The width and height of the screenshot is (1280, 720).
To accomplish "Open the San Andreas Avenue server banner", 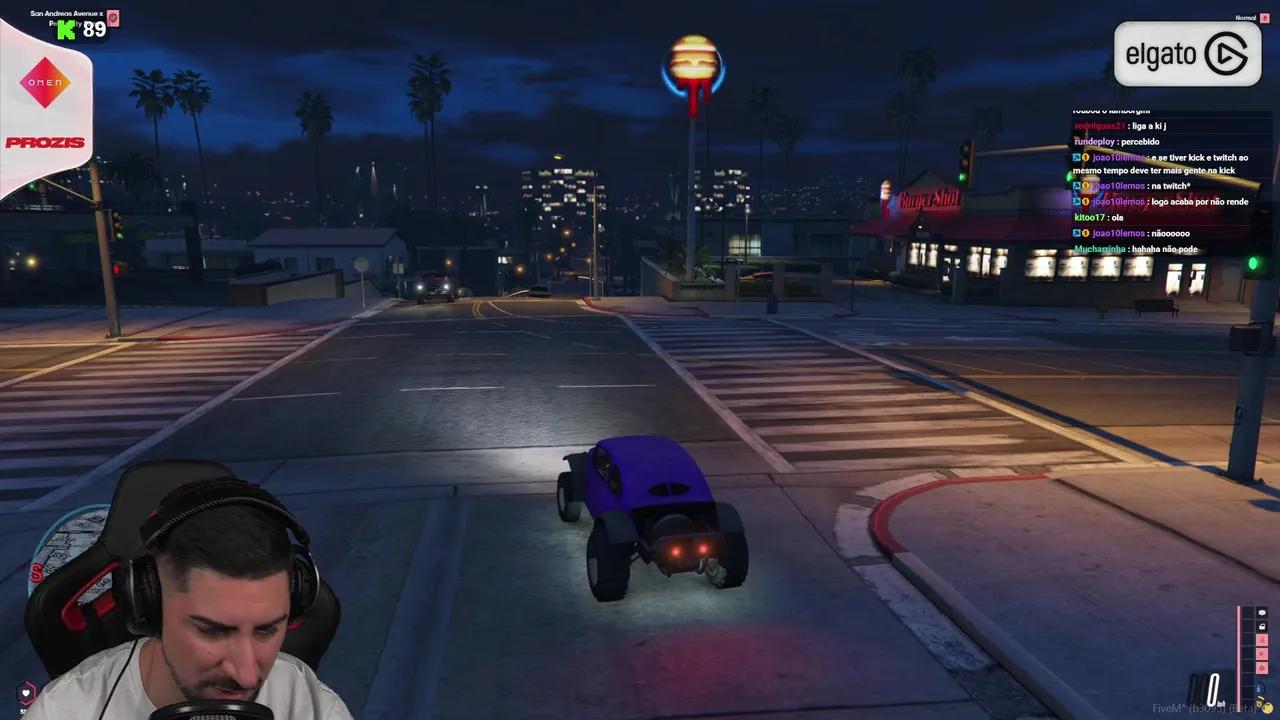I will (67, 14).
